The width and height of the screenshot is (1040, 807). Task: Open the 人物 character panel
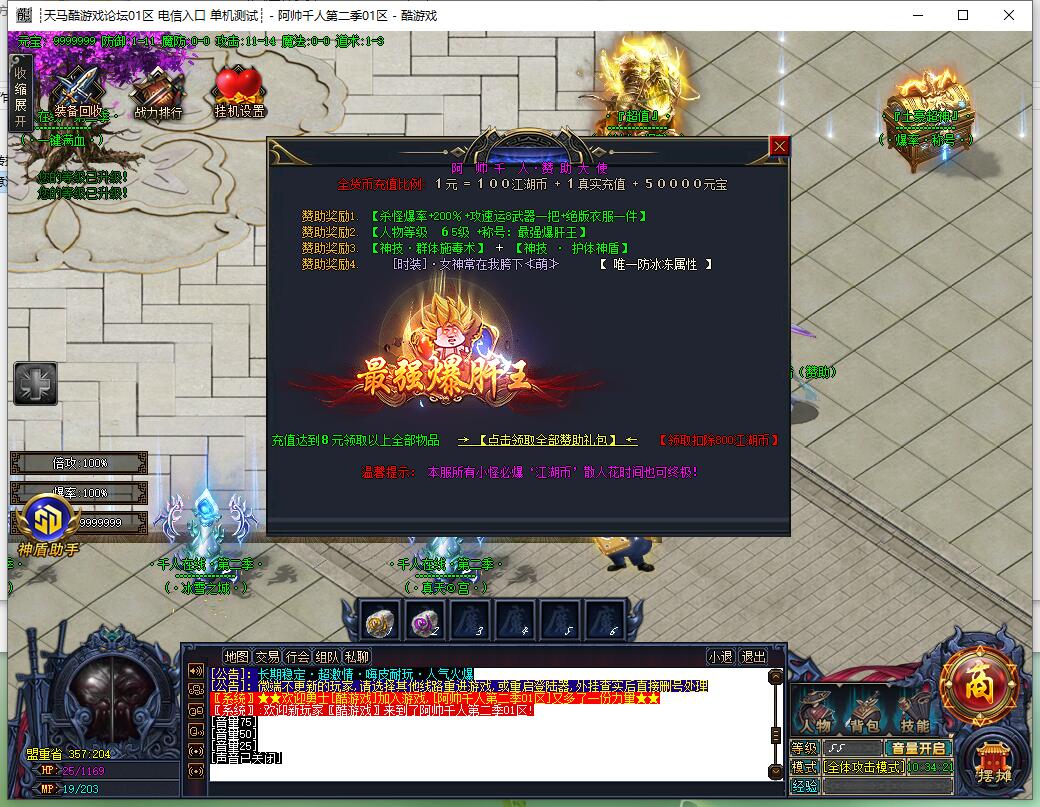click(x=816, y=714)
